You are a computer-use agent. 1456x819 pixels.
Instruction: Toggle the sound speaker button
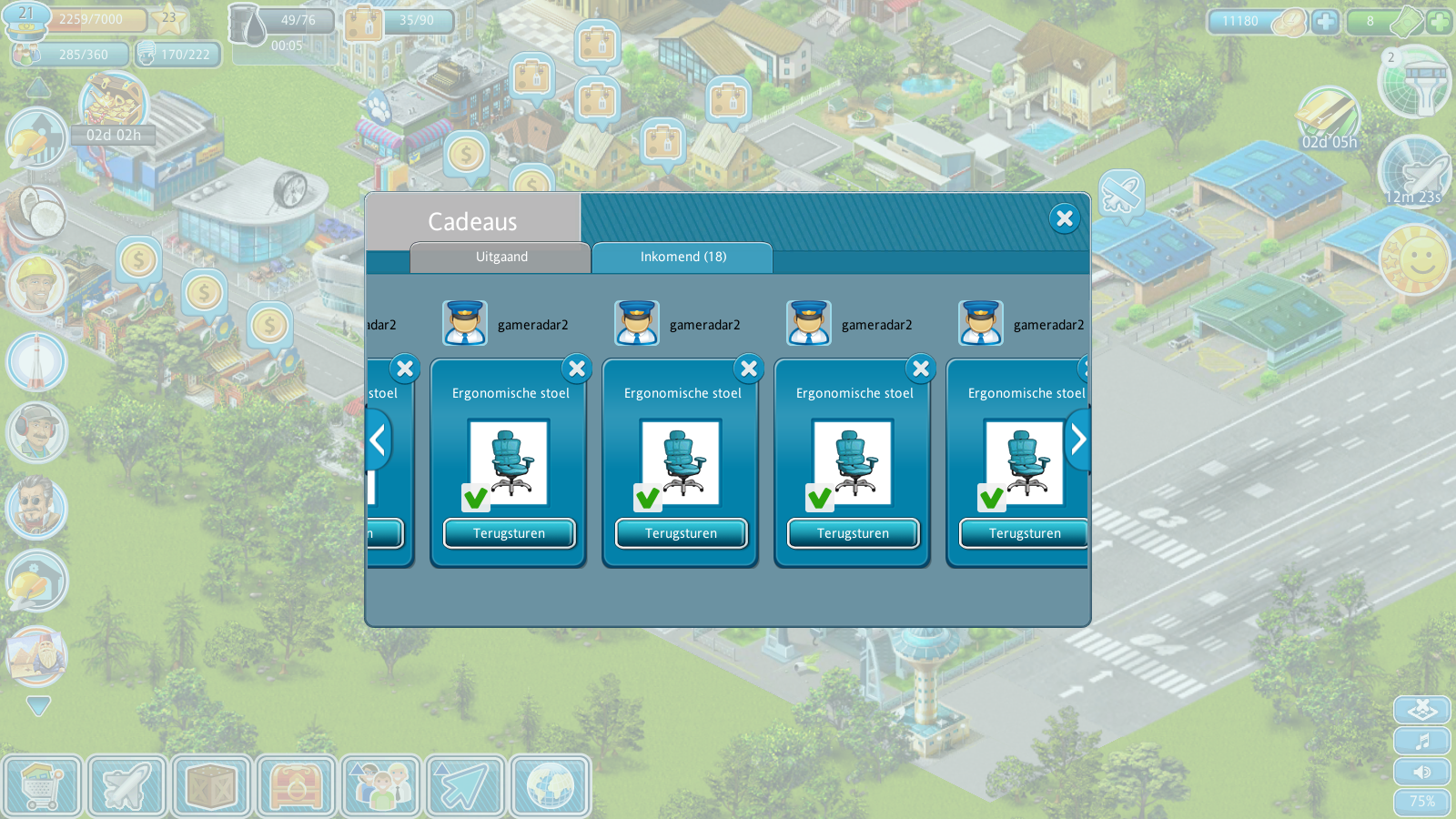(1422, 772)
